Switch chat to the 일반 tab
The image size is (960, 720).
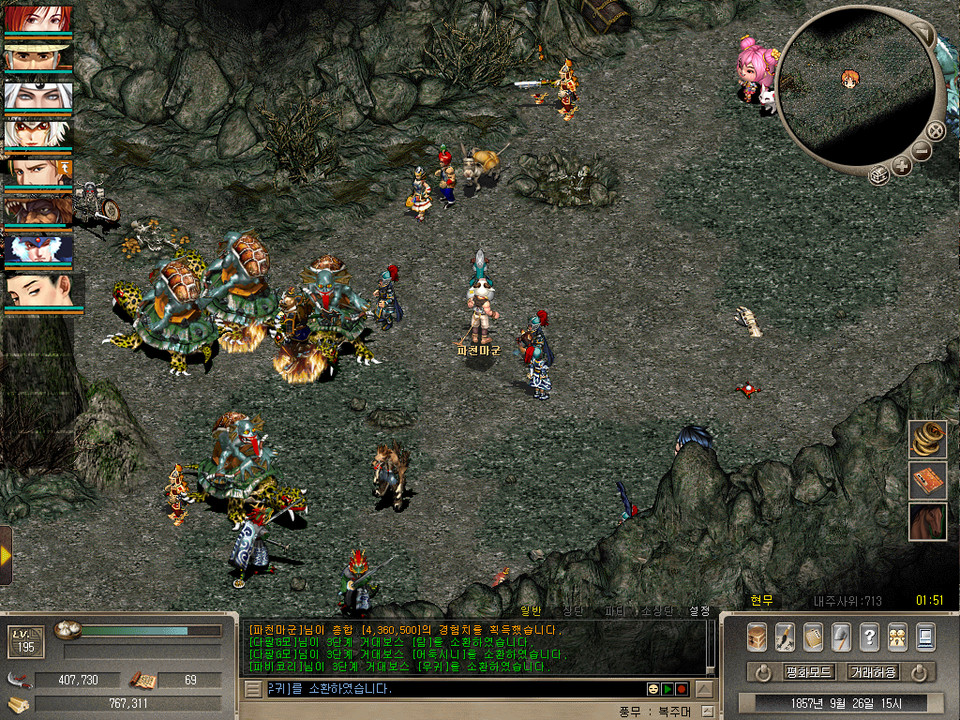(x=533, y=610)
